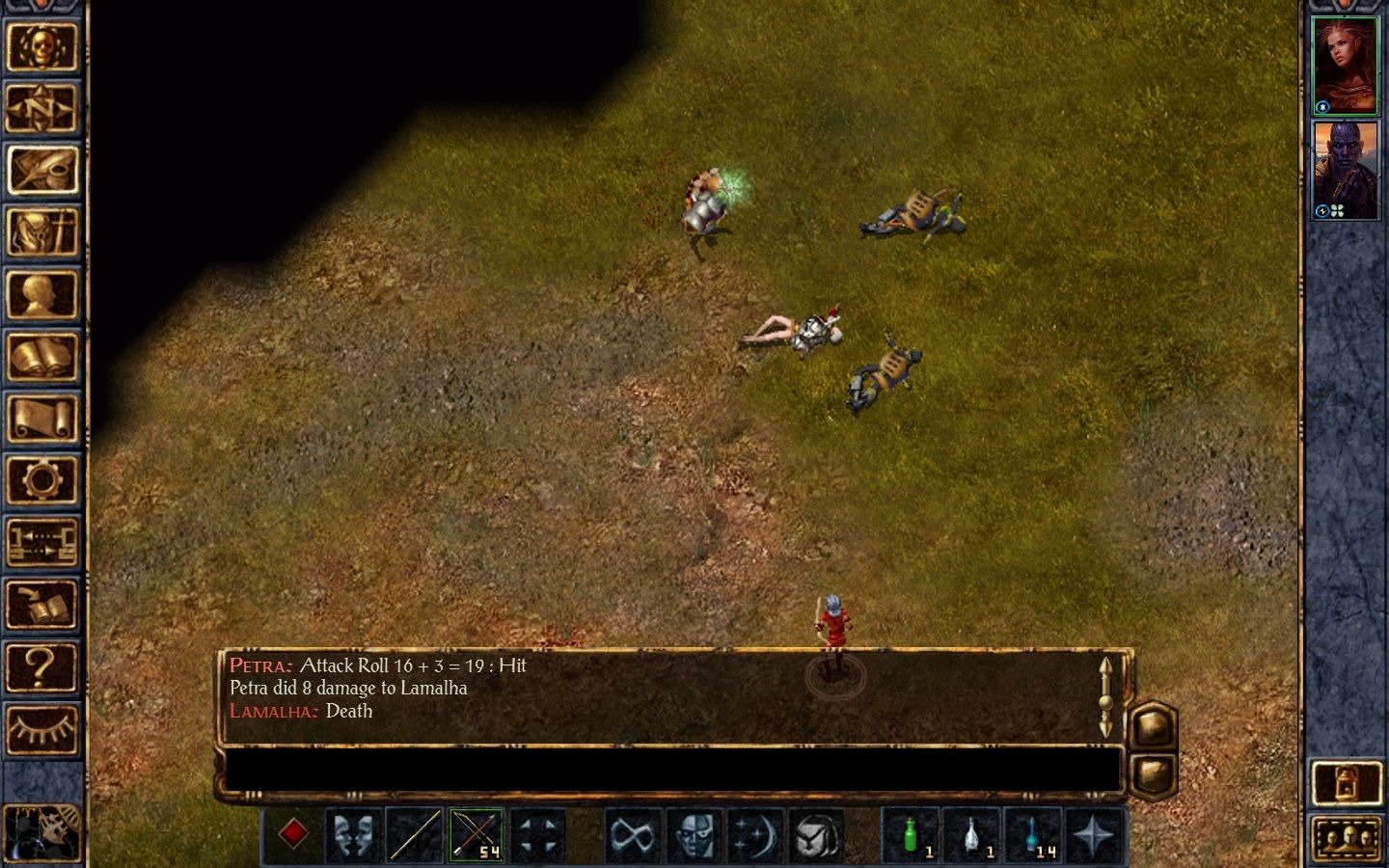Open game options with the gear icon
The image size is (1389, 868).
[43, 475]
